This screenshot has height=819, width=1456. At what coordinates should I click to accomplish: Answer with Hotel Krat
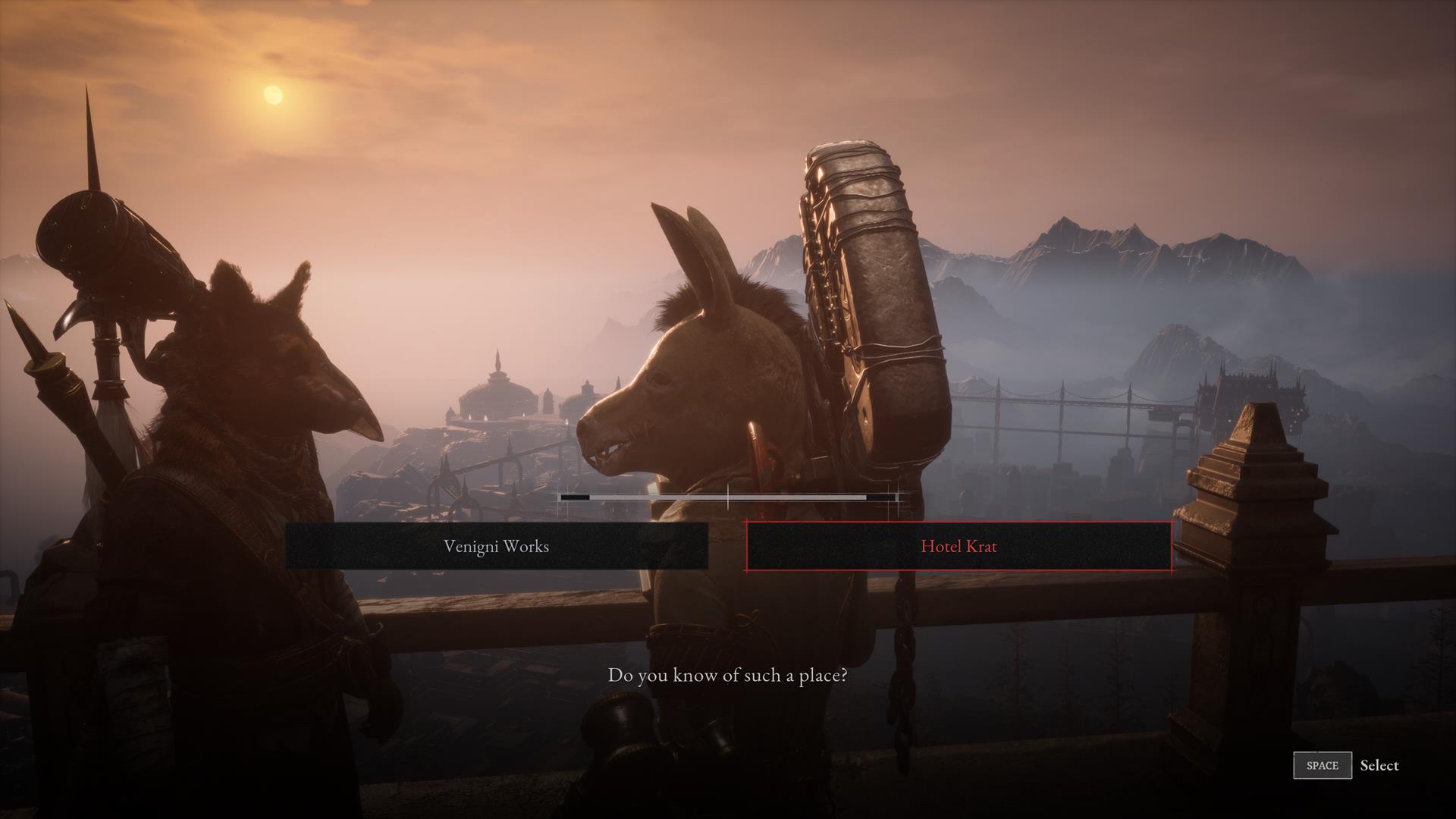point(959,546)
